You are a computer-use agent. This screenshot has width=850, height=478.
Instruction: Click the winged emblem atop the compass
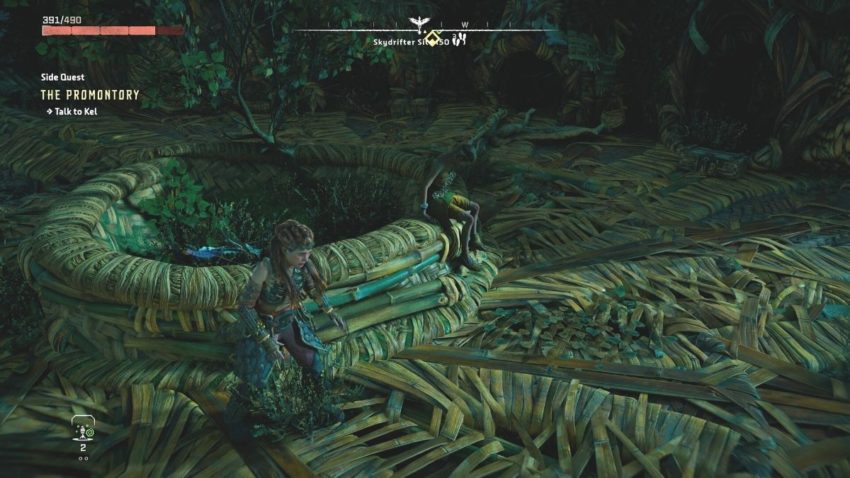[x=420, y=21]
